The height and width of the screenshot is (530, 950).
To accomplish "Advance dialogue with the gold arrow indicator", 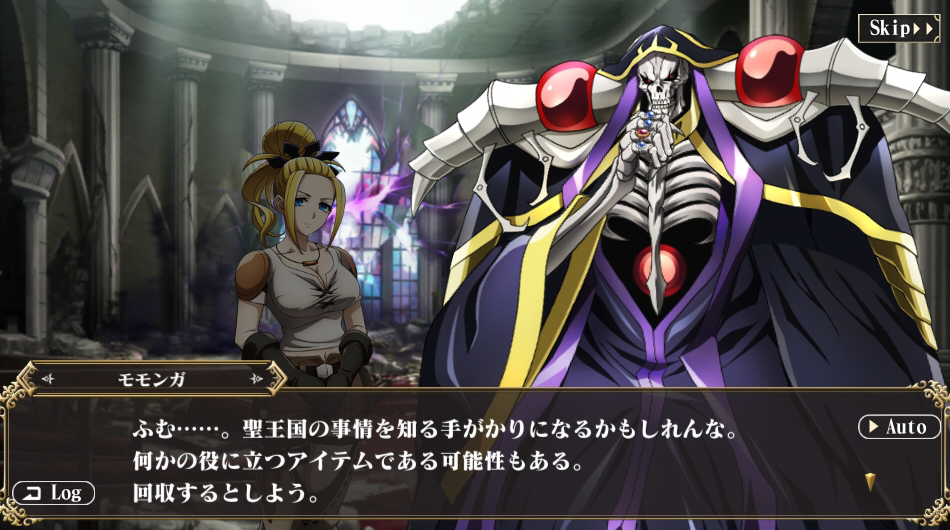I will click(x=870, y=481).
